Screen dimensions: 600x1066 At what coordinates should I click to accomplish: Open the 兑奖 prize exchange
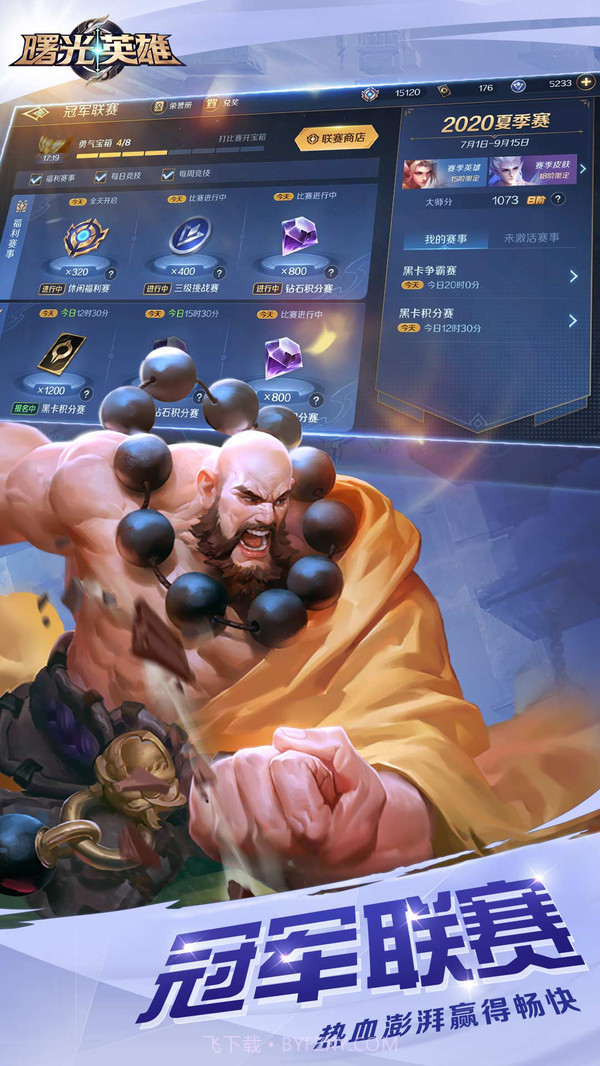click(x=224, y=104)
